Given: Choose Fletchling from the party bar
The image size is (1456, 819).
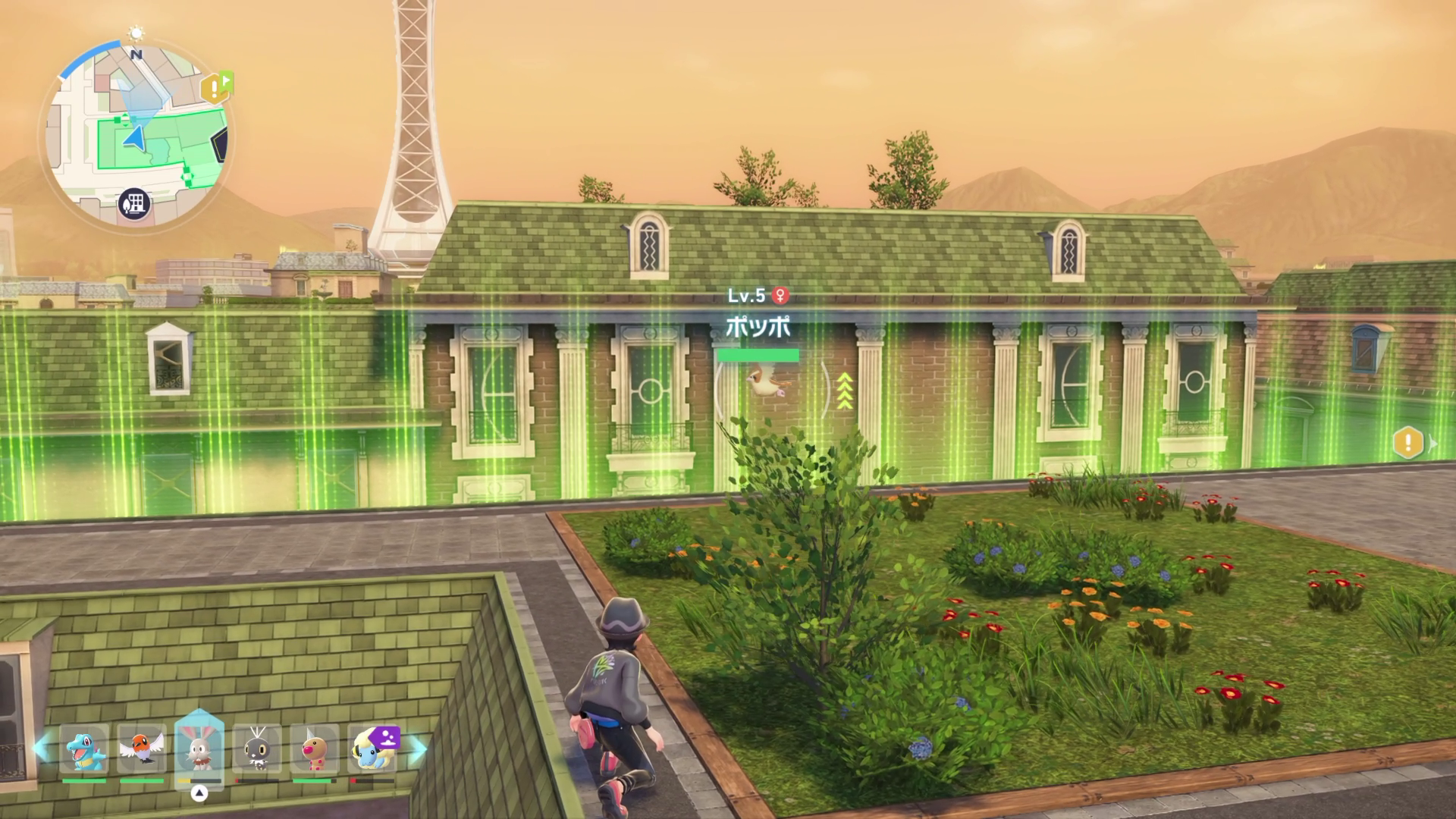Looking at the screenshot, I should tap(142, 749).
